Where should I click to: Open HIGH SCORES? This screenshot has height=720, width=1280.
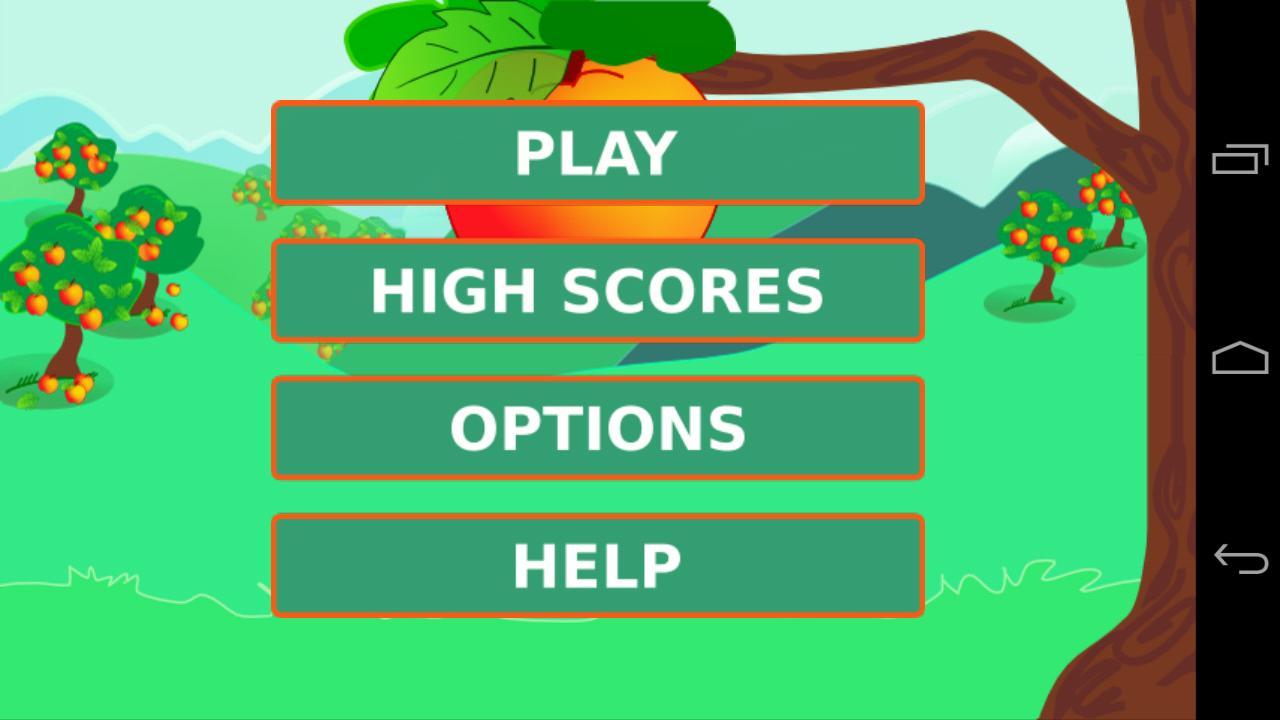[x=598, y=290]
